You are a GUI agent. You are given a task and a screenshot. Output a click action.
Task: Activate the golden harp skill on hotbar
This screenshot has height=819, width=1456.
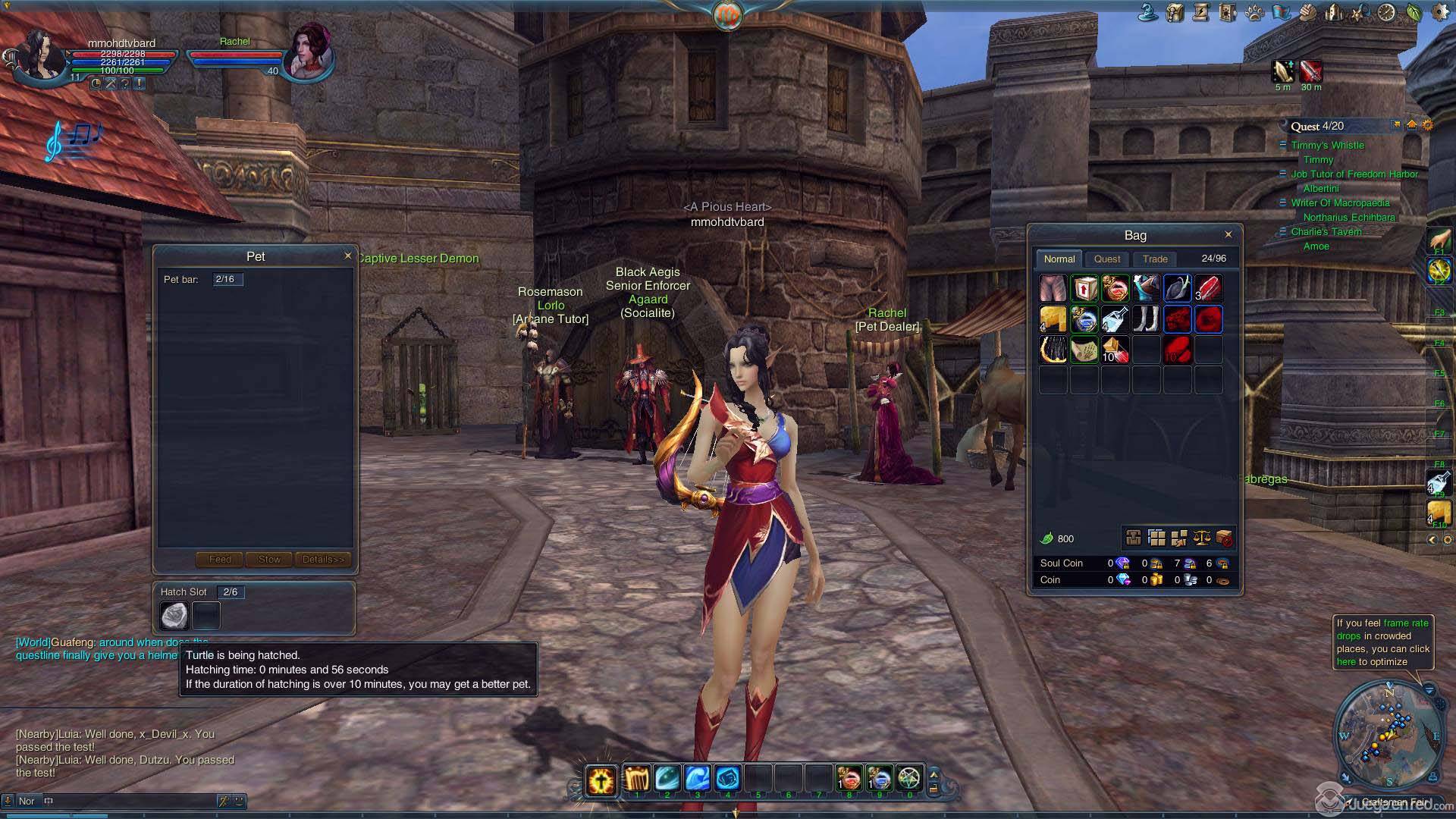(x=637, y=779)
